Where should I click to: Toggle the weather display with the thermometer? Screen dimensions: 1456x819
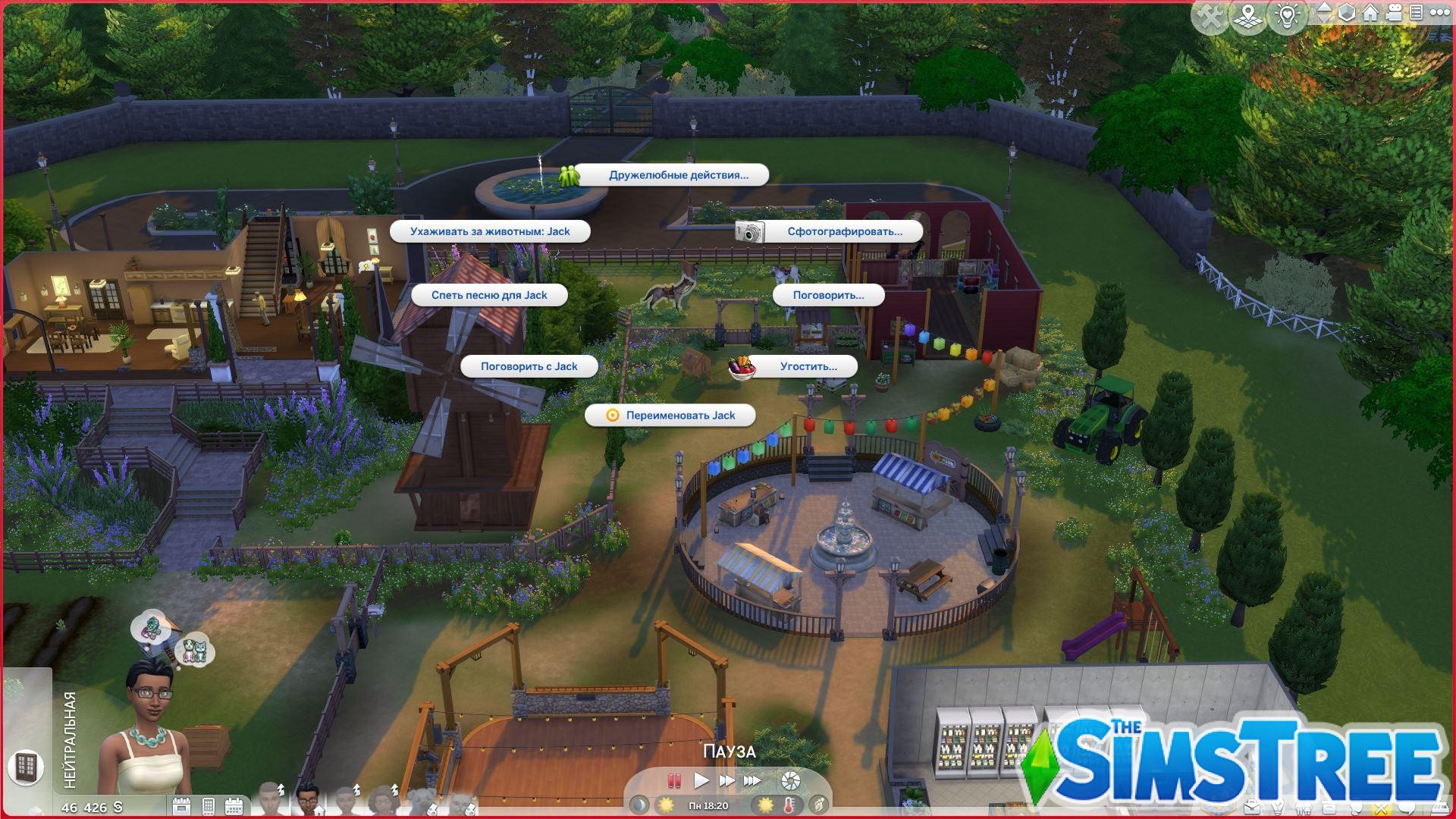(789, 806)
